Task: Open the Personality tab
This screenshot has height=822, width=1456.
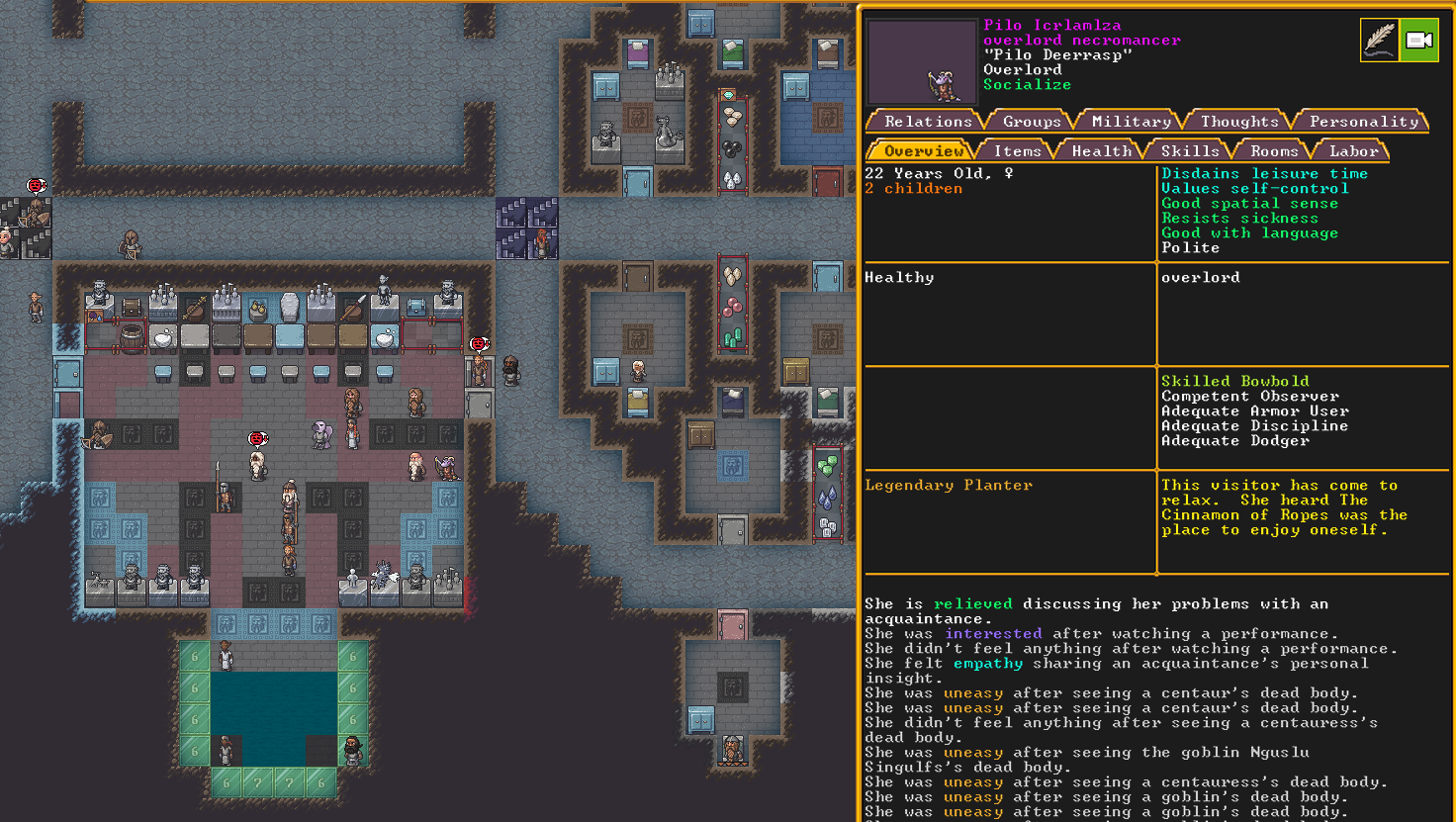Action: click(1363, 121)
